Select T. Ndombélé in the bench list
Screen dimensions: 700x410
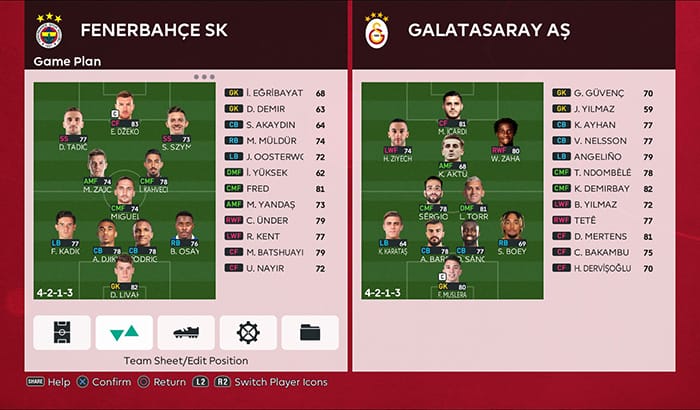pyautogui.click(x=605, y=172)
